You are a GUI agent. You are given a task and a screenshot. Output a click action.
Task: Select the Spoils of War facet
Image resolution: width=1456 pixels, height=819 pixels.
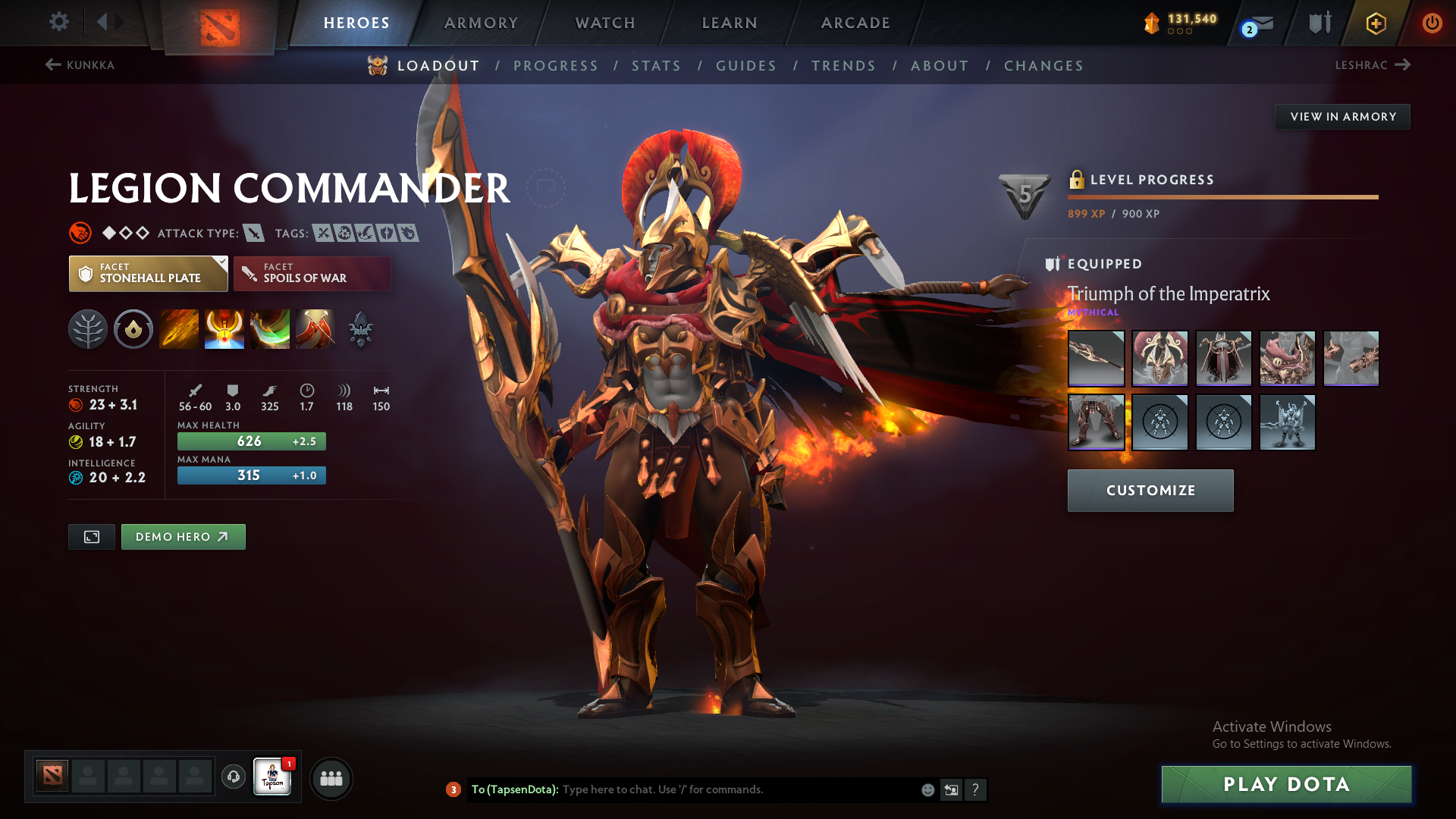point(312,273)
